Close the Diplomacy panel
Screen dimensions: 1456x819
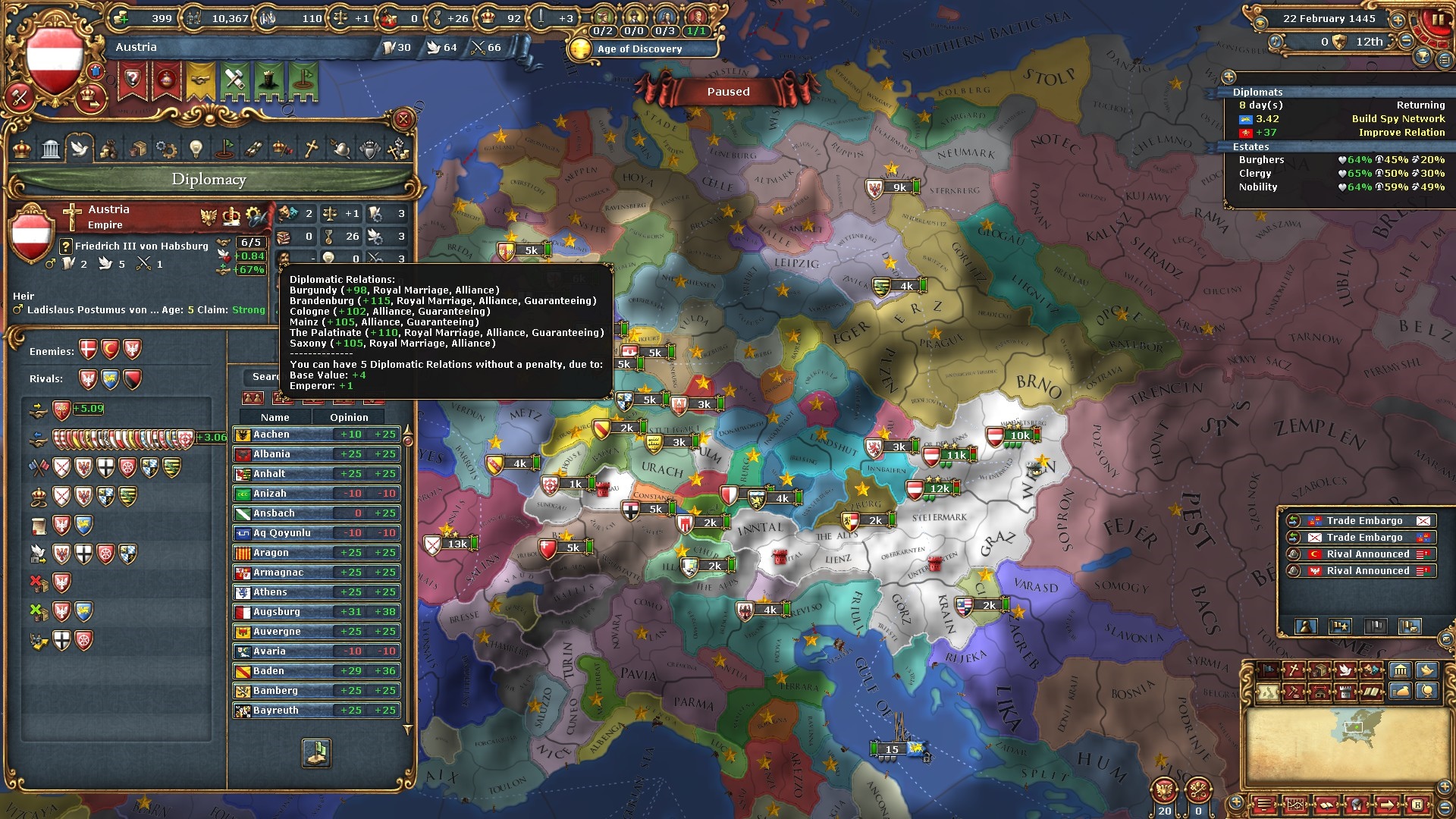403,119
